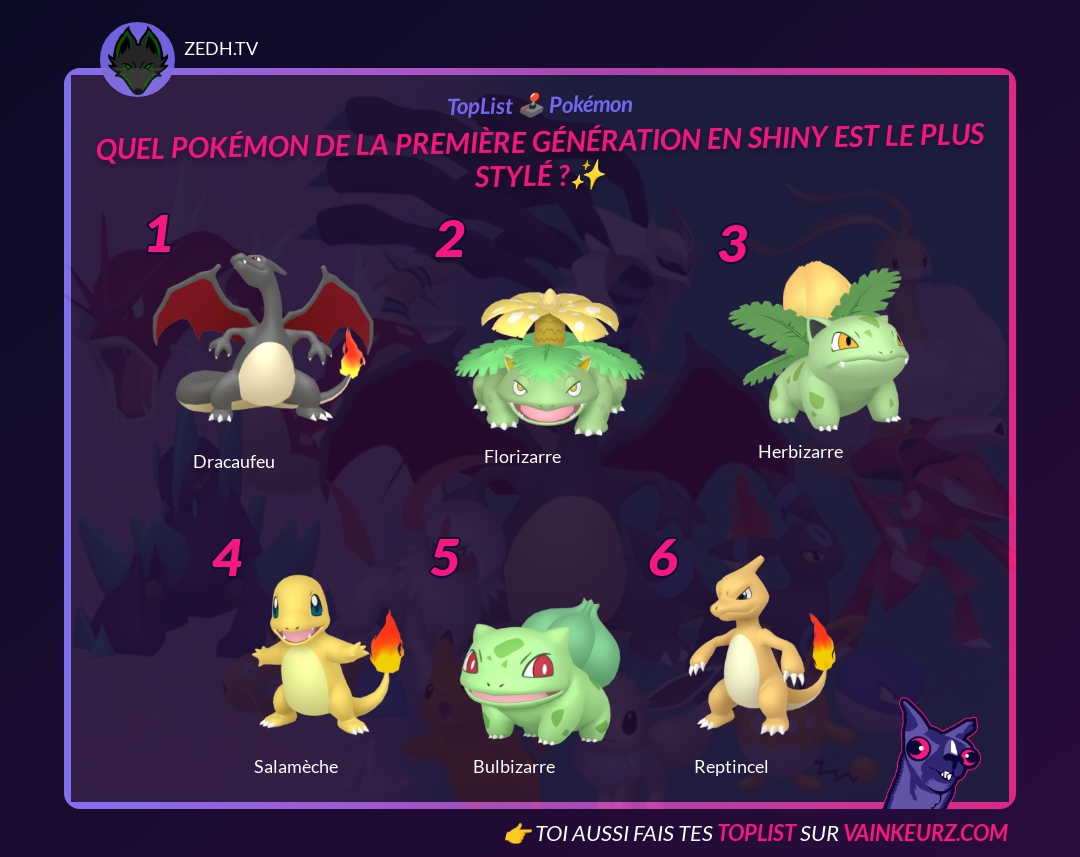Open the ZEDH.TV wolf profile avatar
The image size is (1080, 857).
point(138,60)
